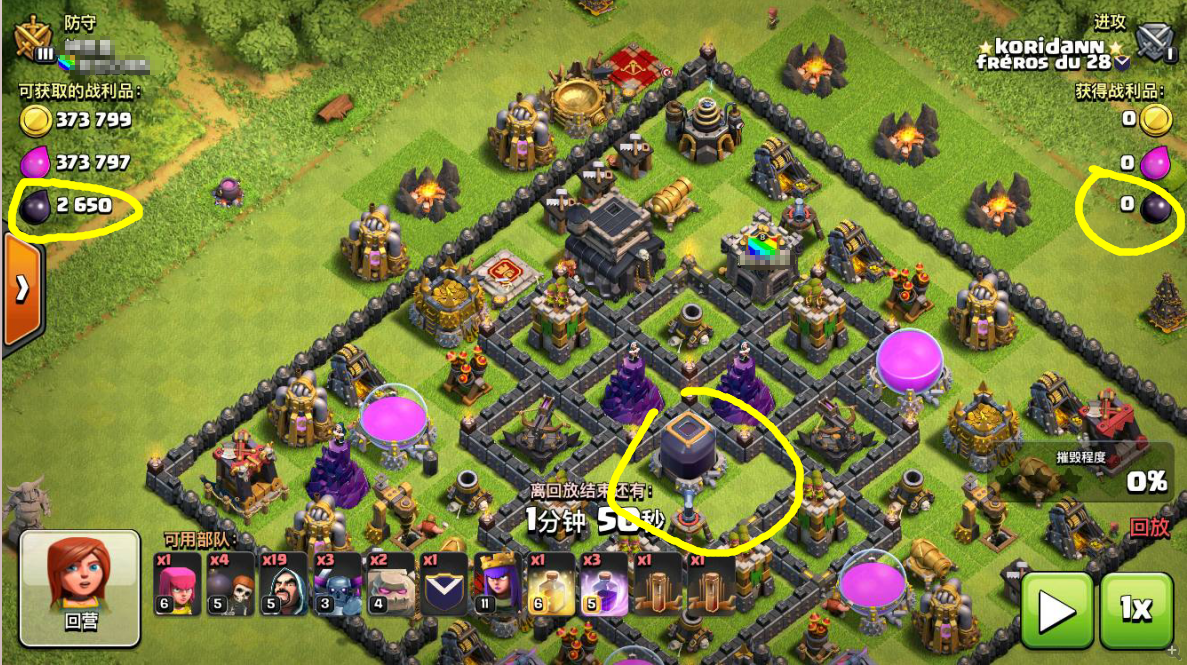
Task: Click the 回营 return home button
Action: pos(80,586)
